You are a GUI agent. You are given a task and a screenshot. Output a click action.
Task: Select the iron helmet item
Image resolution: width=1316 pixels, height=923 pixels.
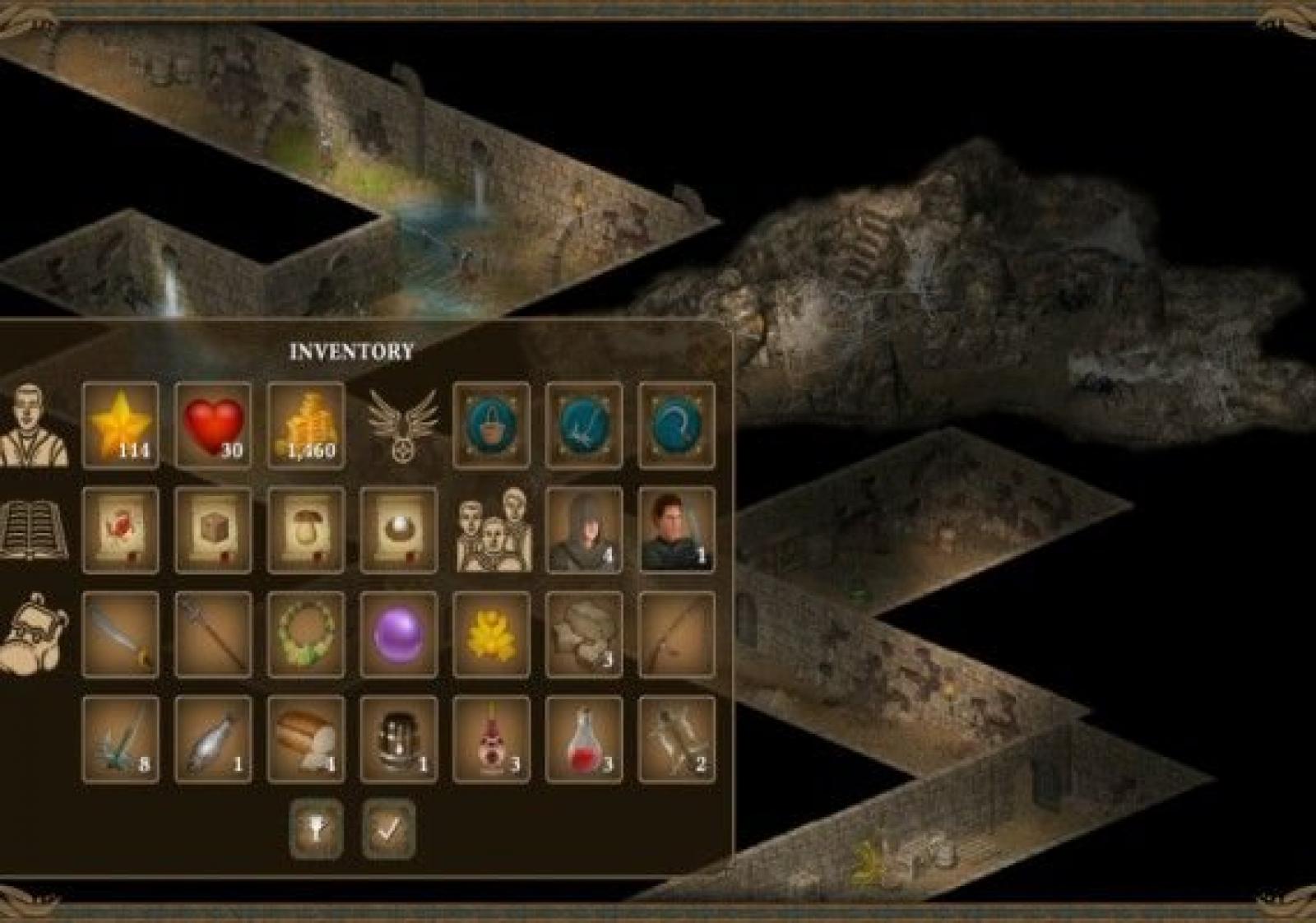tap(398, 739)
